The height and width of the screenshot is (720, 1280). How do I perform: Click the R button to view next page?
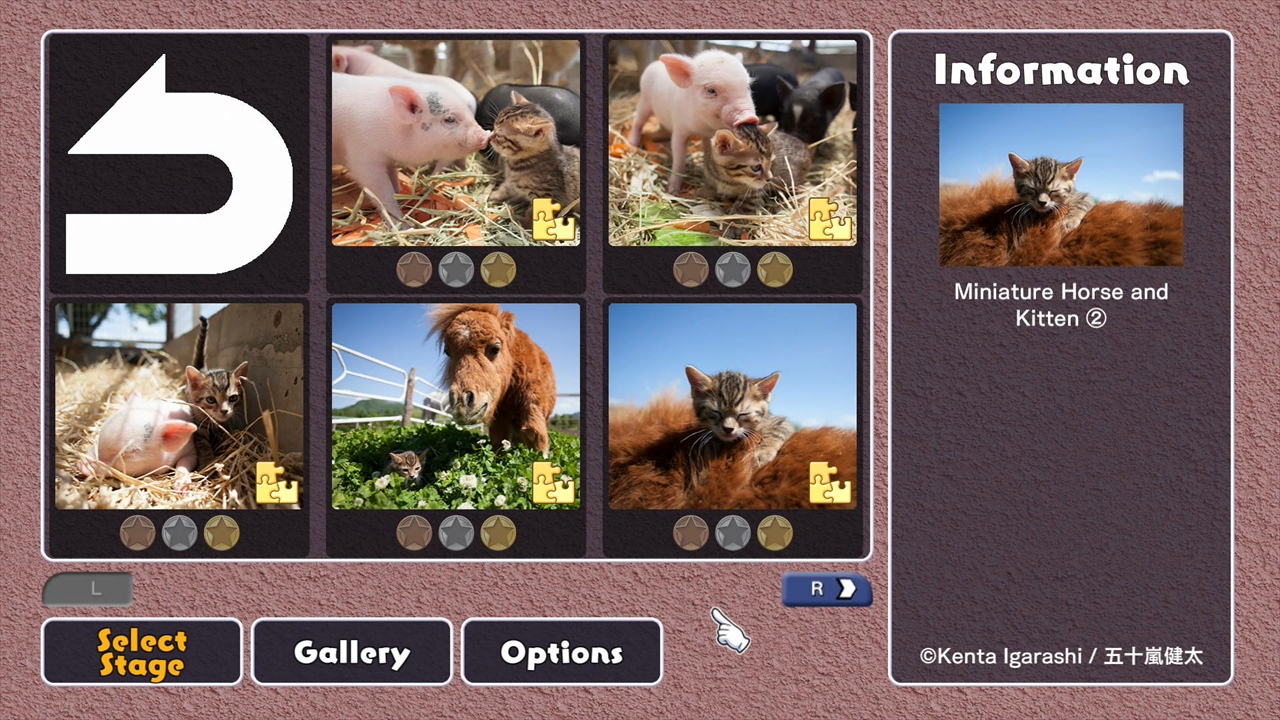click(826, 589)
